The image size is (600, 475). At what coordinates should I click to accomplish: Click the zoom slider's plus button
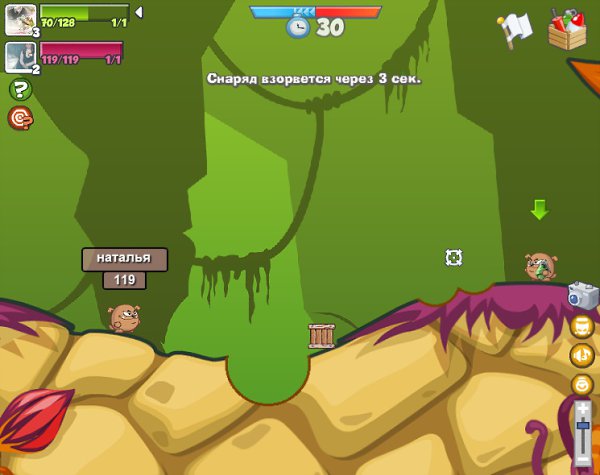583,409
